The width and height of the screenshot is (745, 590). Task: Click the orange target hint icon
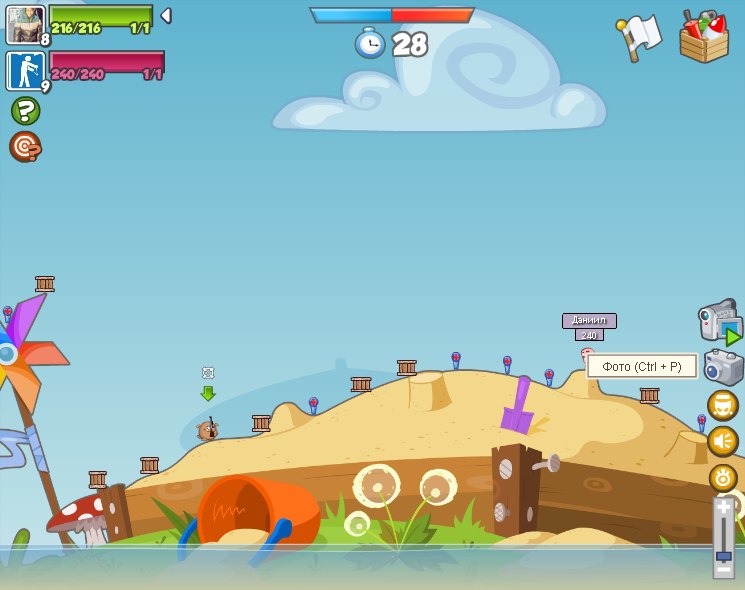[x=25, y=147]
